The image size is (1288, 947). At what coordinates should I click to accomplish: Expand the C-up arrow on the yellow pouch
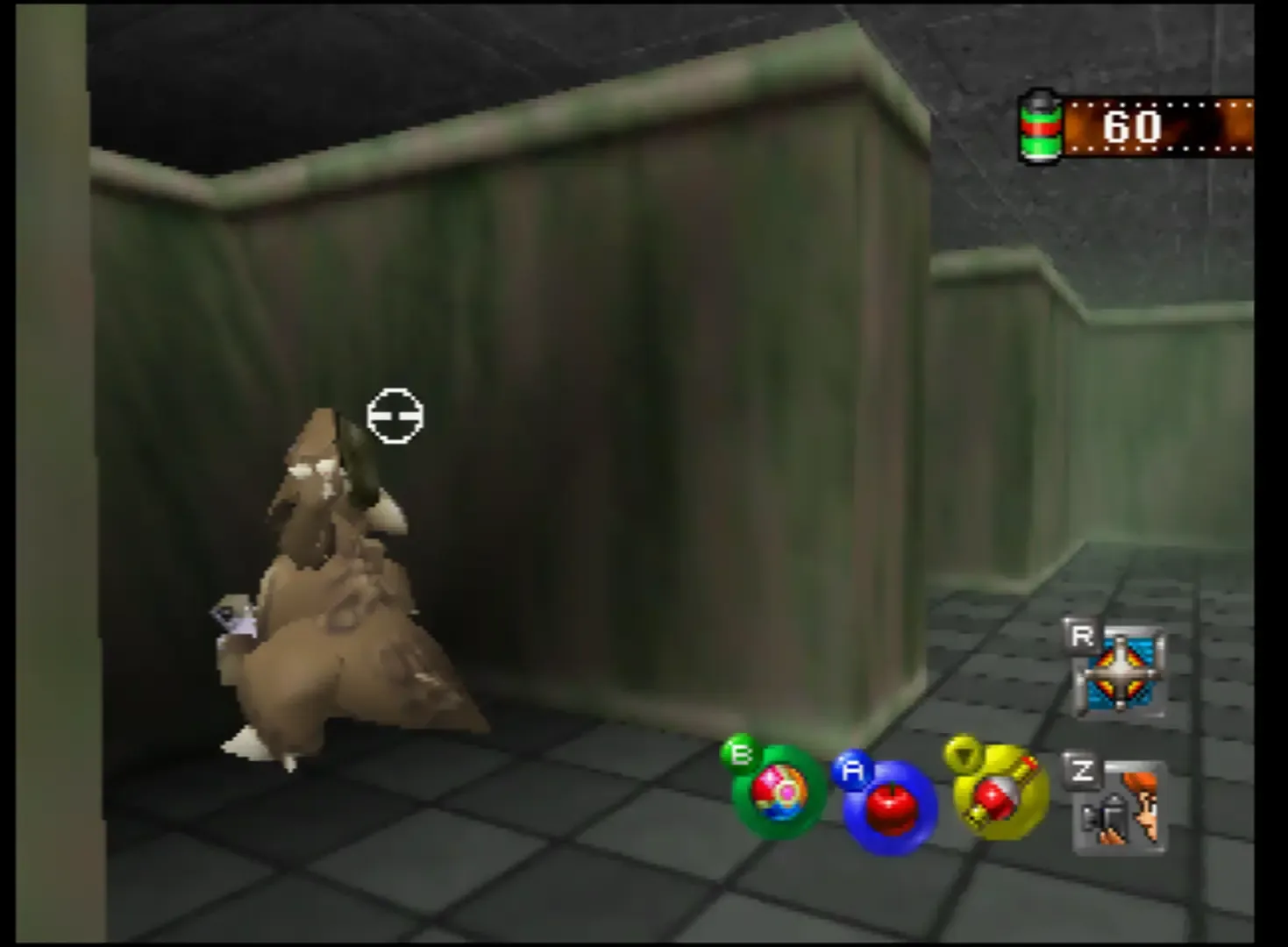pyautogui.click(x=964, y=754)
